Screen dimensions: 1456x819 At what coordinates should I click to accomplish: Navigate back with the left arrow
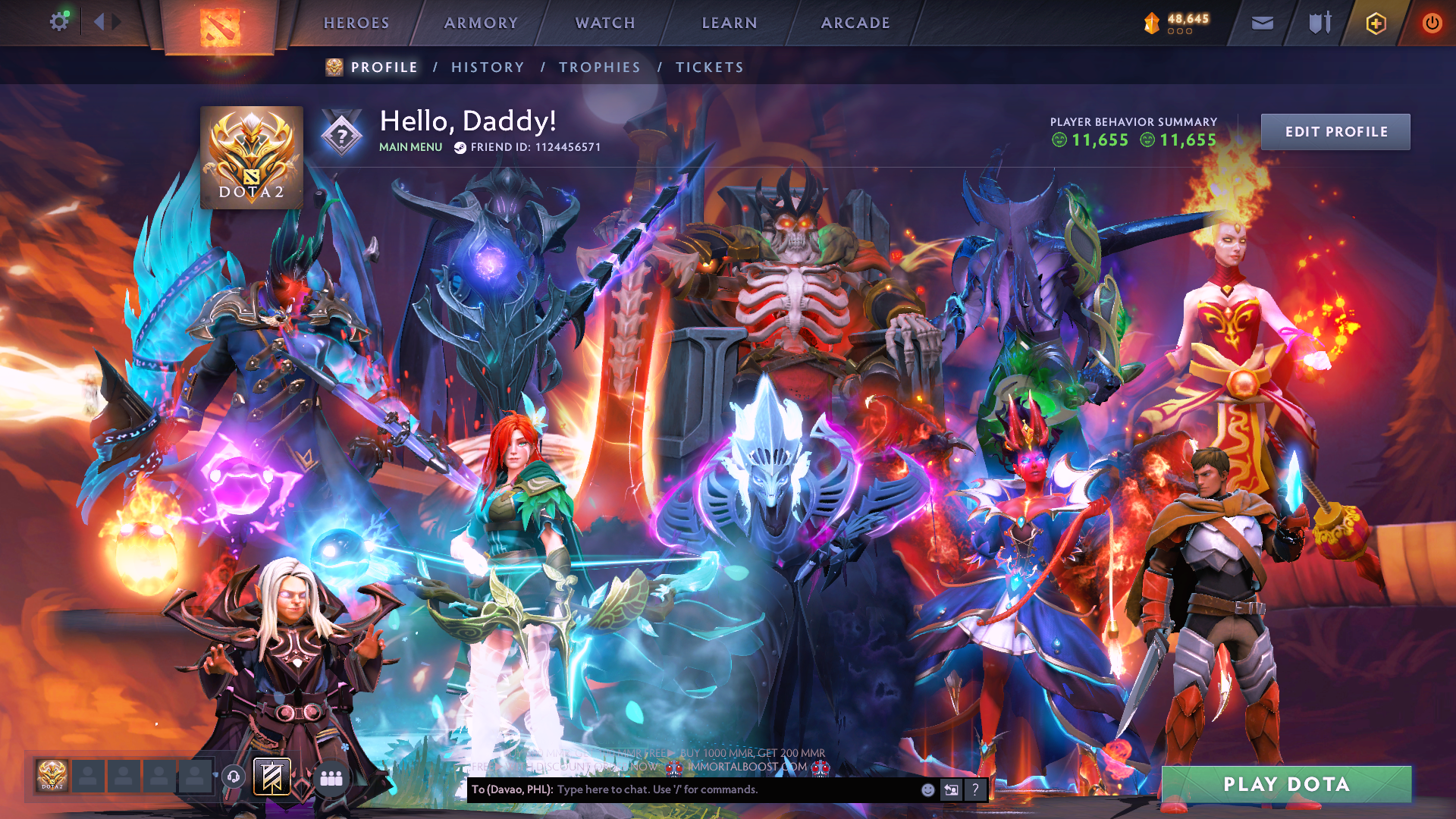point(99,22)
